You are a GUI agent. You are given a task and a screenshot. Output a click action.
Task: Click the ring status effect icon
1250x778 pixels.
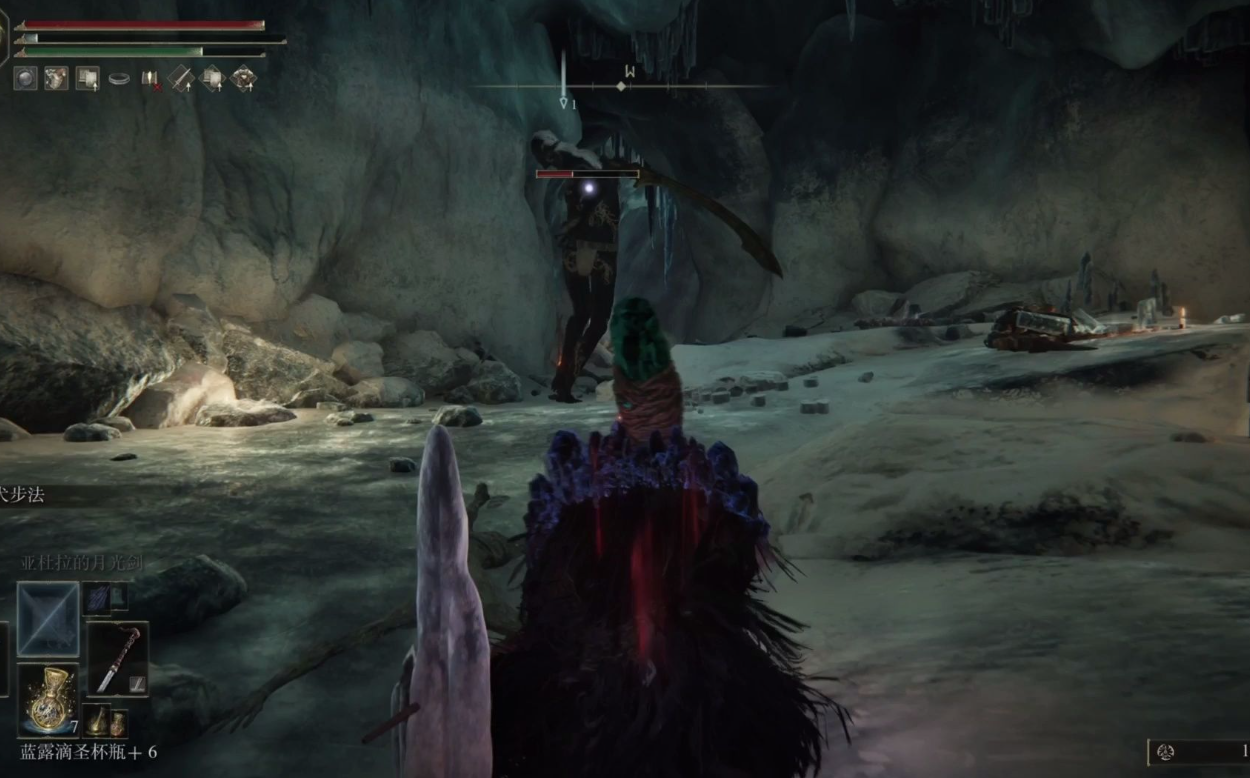[x=119, y=78]
